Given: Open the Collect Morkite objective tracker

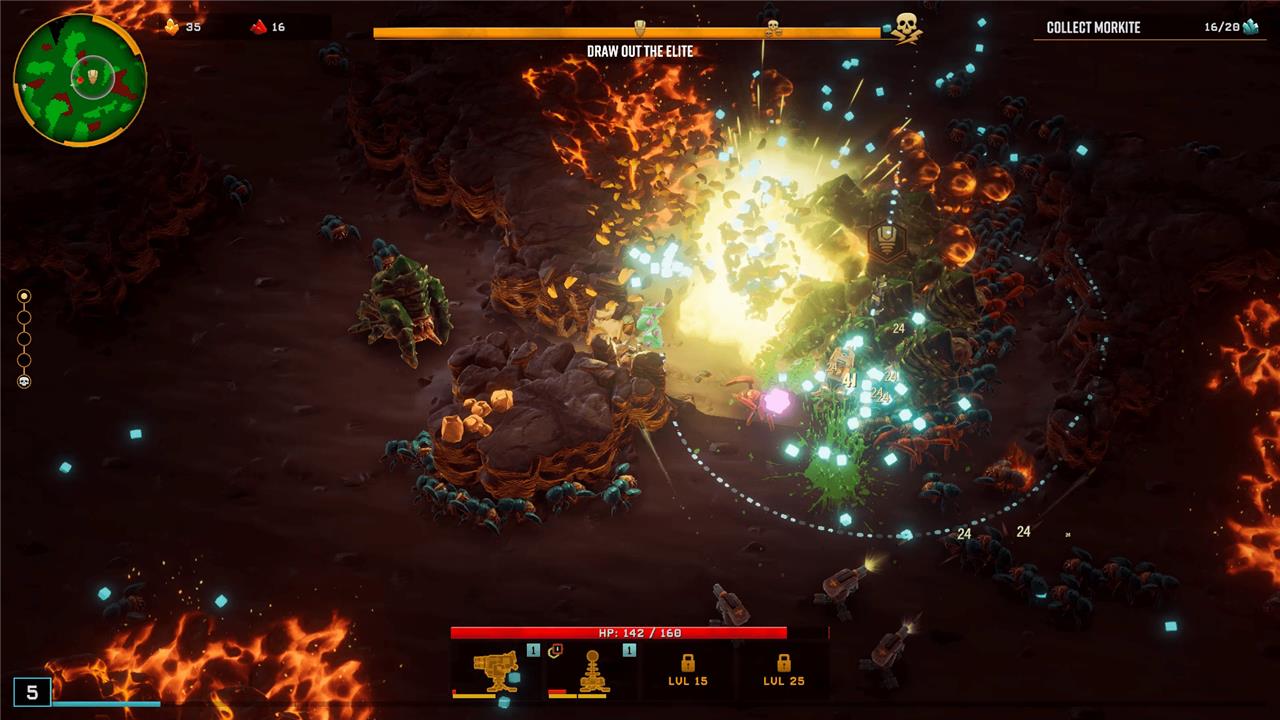Looking at the screenshot, I should pos(1151,27).
